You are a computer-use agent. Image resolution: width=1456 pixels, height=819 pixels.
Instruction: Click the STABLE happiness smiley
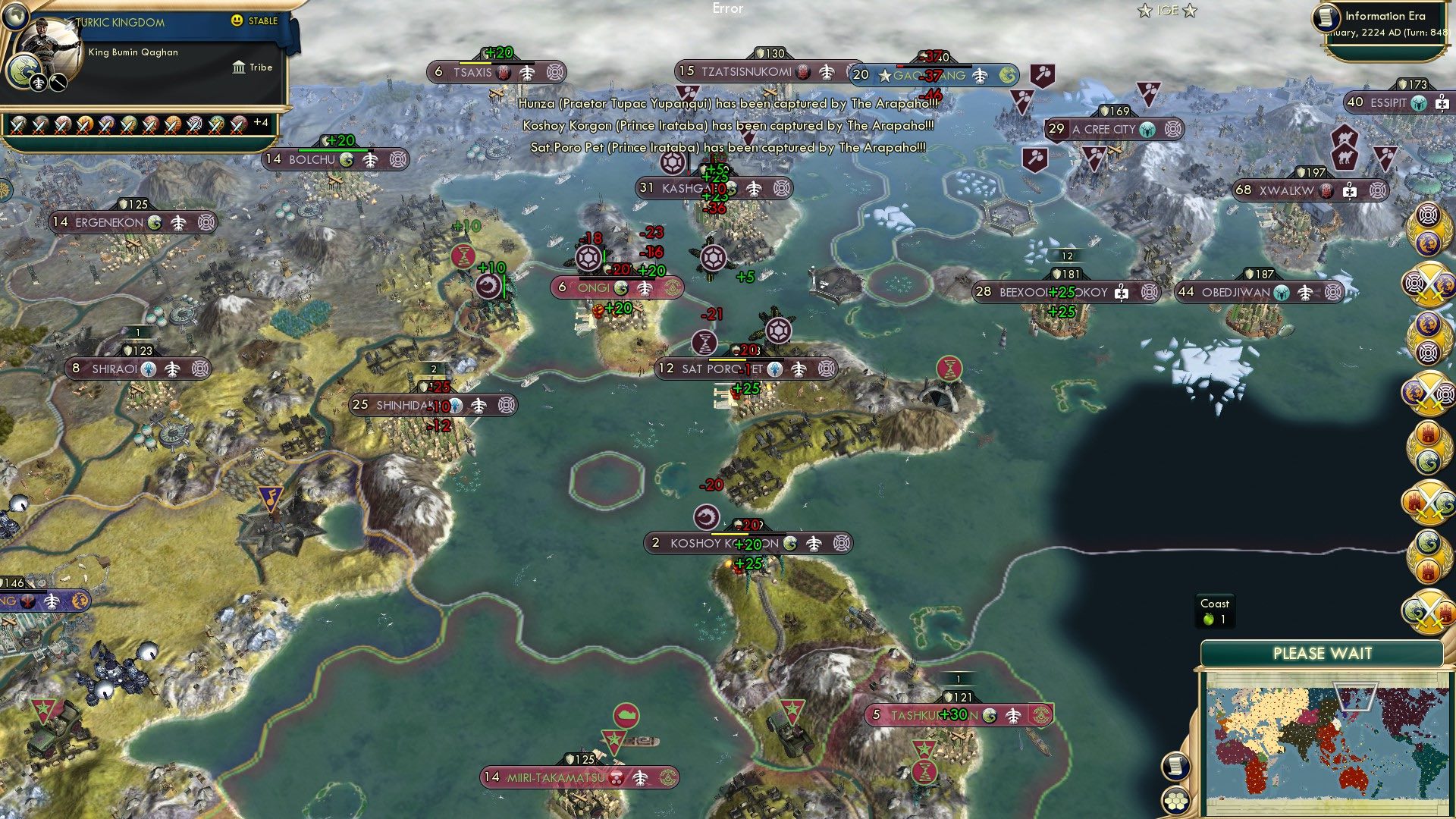point(237,21)
